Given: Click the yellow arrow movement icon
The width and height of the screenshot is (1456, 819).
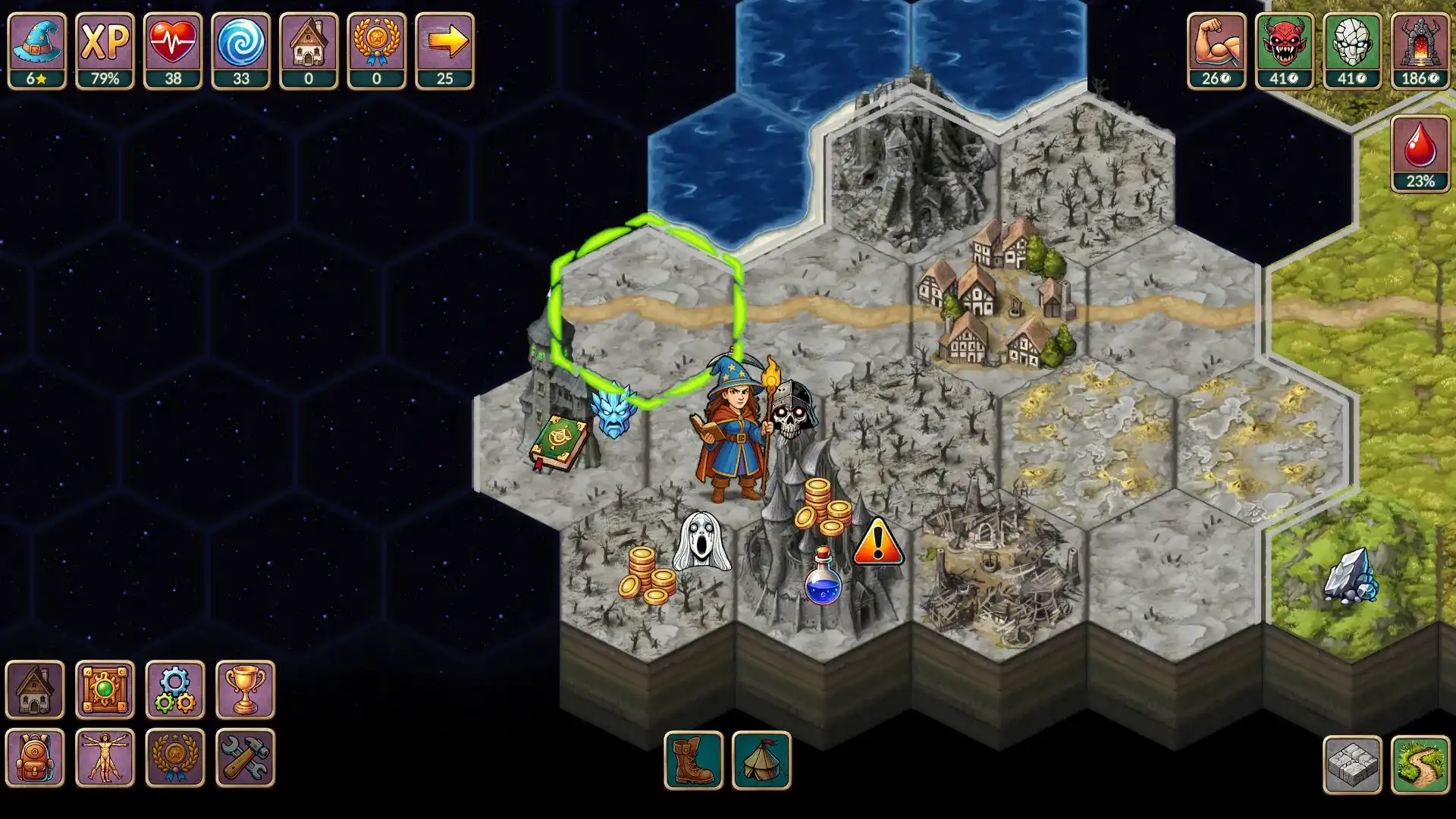Looking at the screenshot, I should 444,50.
